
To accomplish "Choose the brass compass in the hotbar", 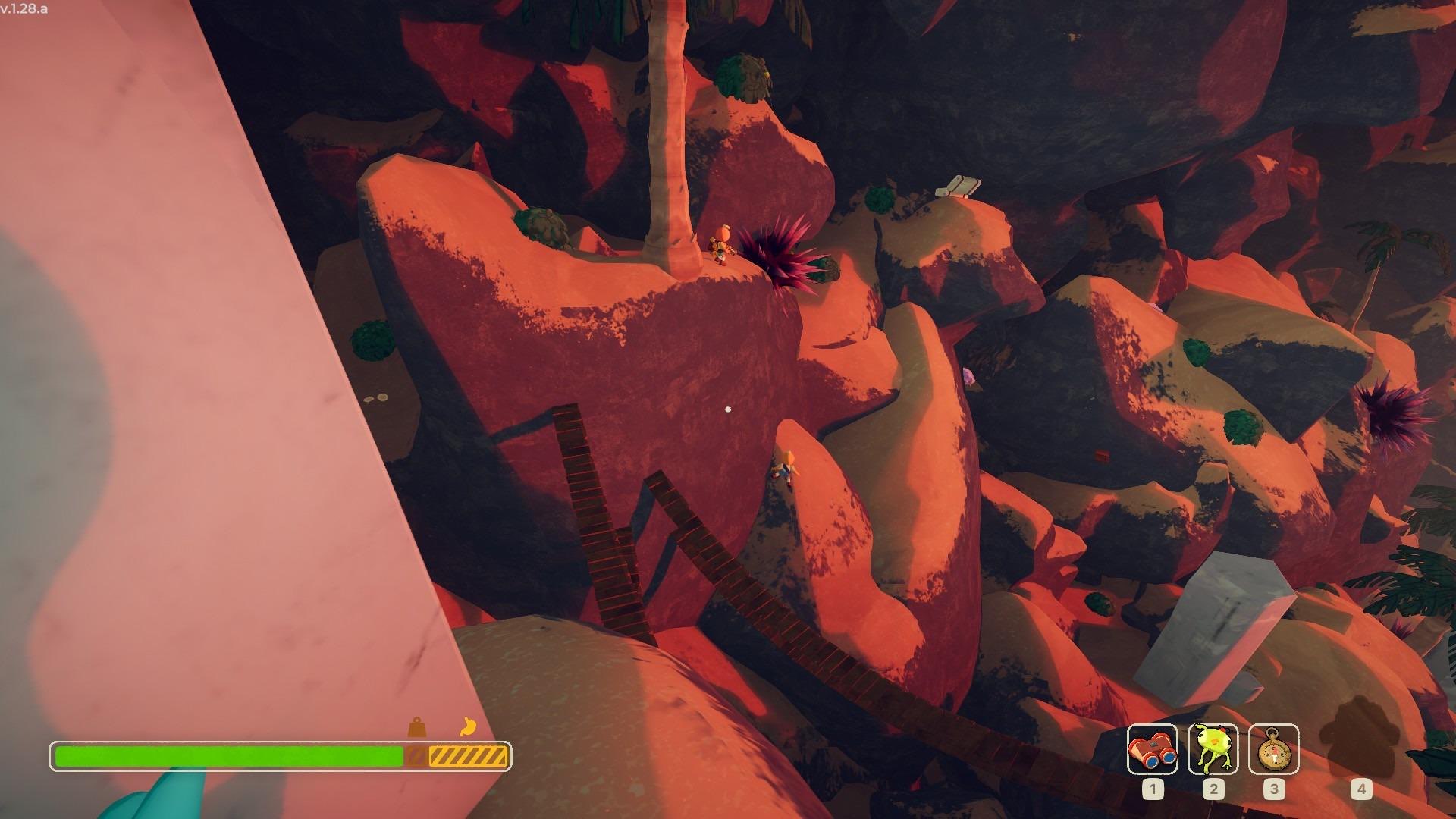I will pos(1273,749).
